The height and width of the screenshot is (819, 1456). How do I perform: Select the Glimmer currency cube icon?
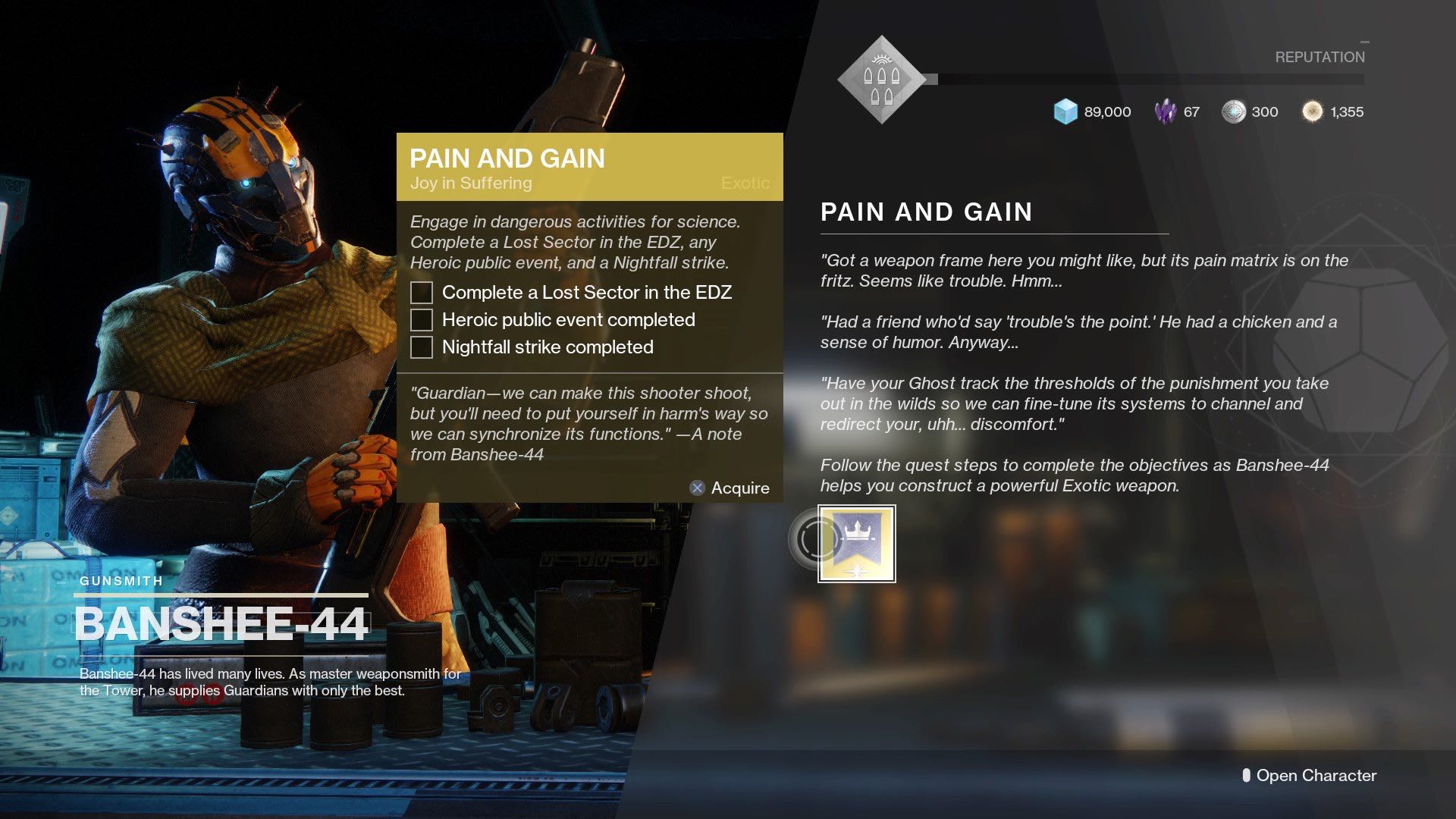coord(1067,111)
